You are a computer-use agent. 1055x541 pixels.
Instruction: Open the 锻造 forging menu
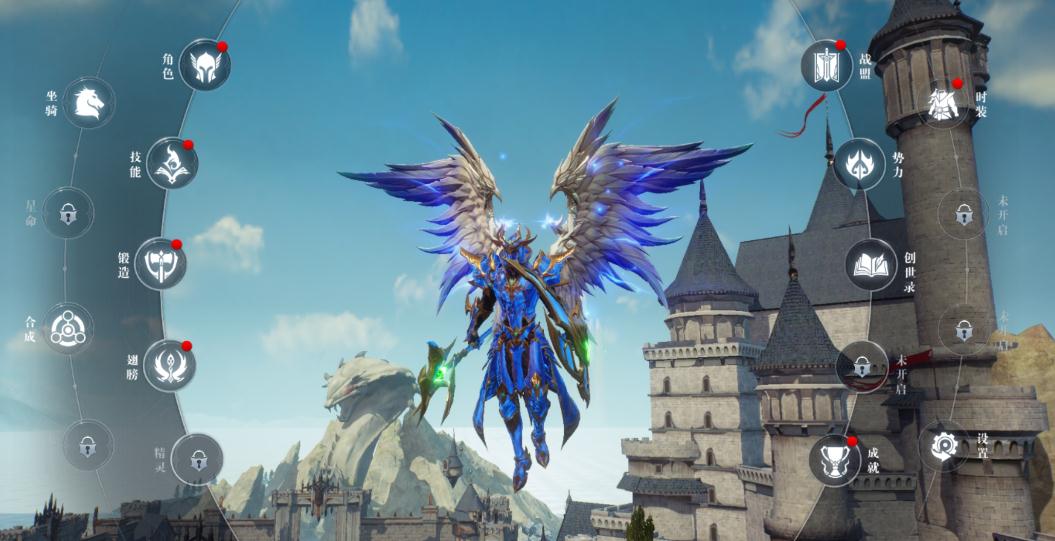tap(160, 263)
